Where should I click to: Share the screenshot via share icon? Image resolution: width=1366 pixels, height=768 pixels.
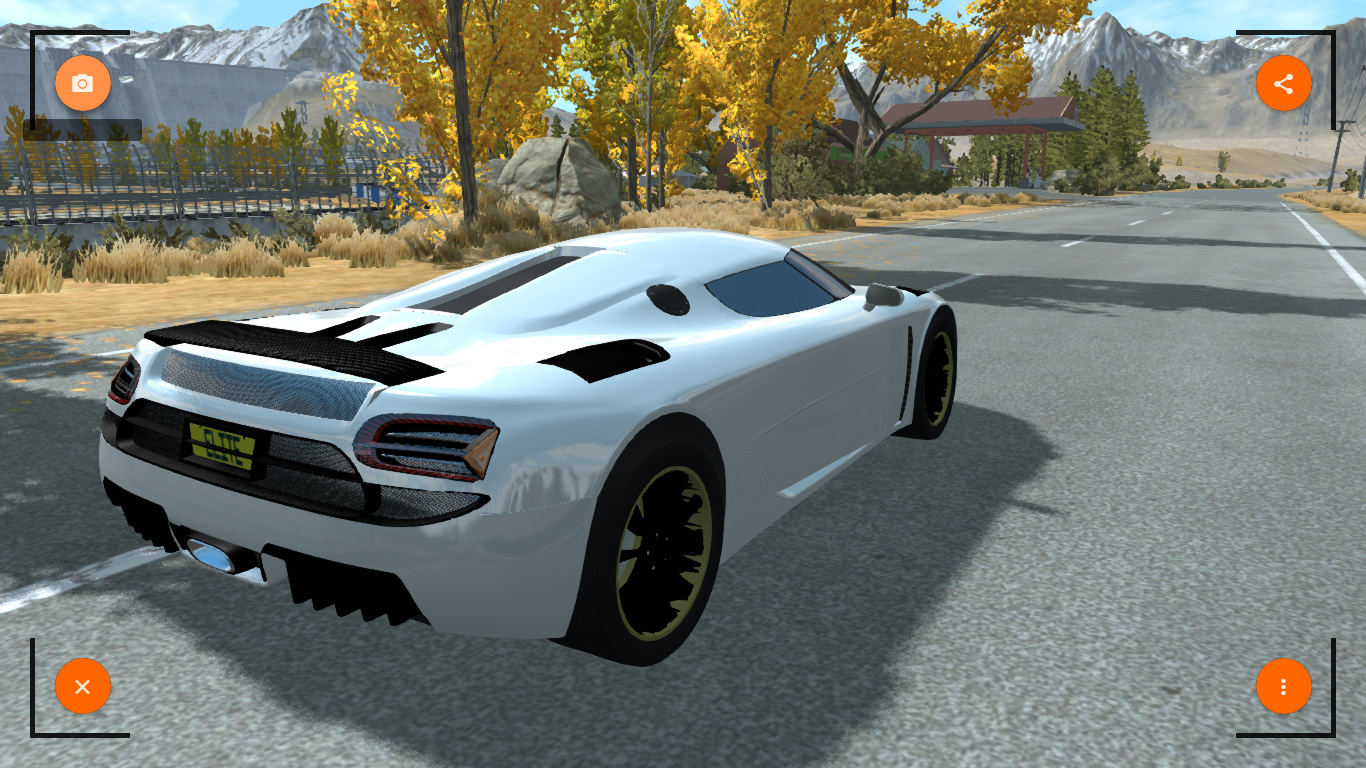point(1284,84)
